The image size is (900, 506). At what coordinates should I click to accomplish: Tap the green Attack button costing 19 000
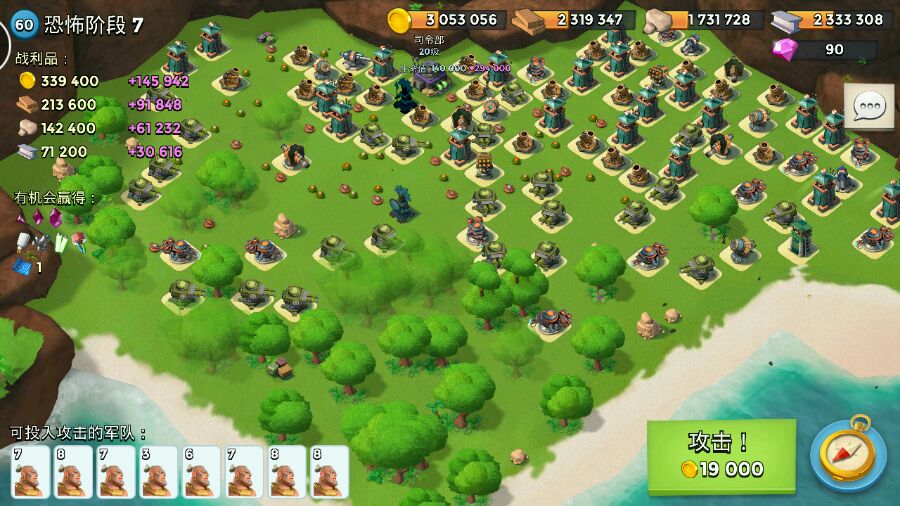721,456
